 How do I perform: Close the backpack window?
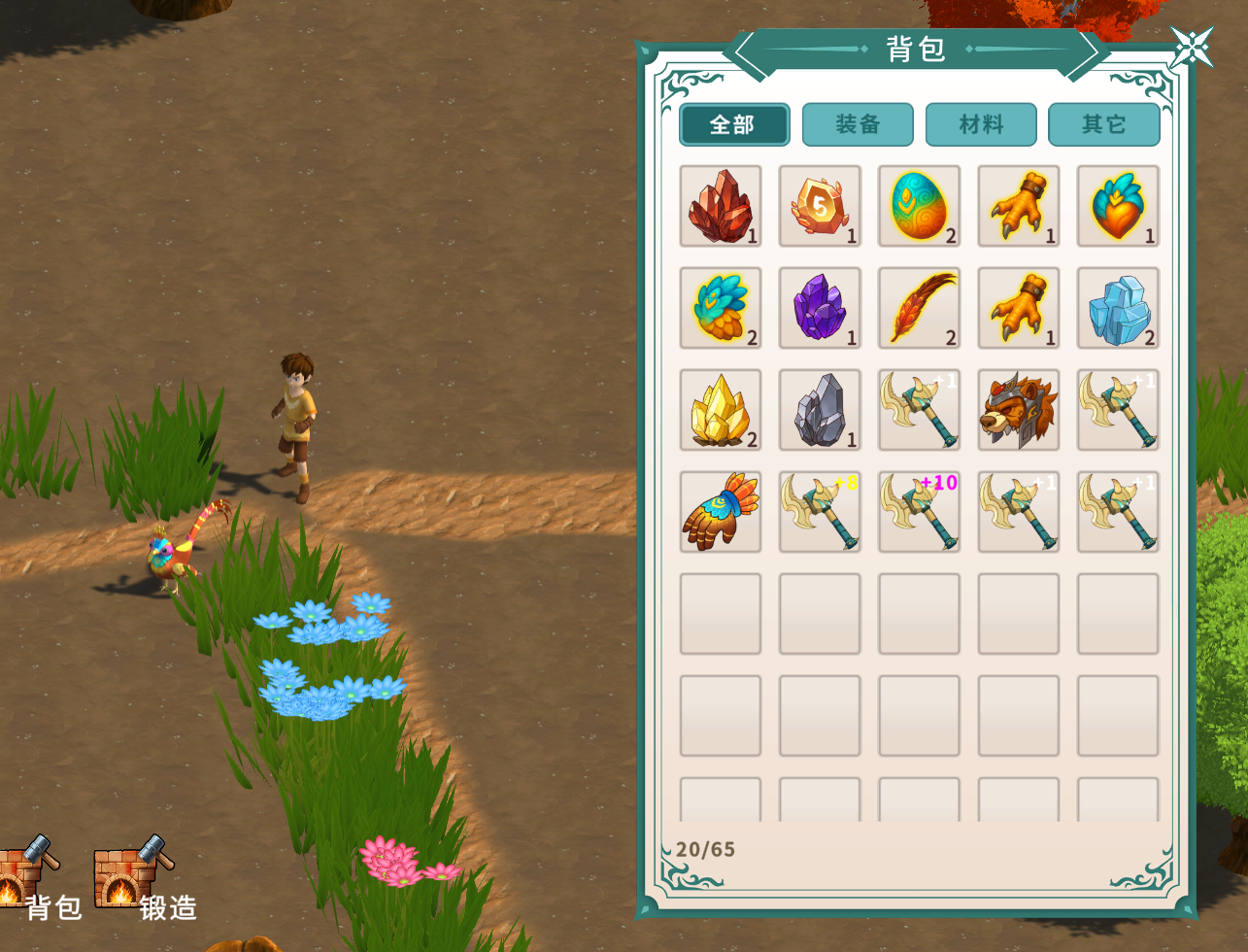pos(1192,47)
